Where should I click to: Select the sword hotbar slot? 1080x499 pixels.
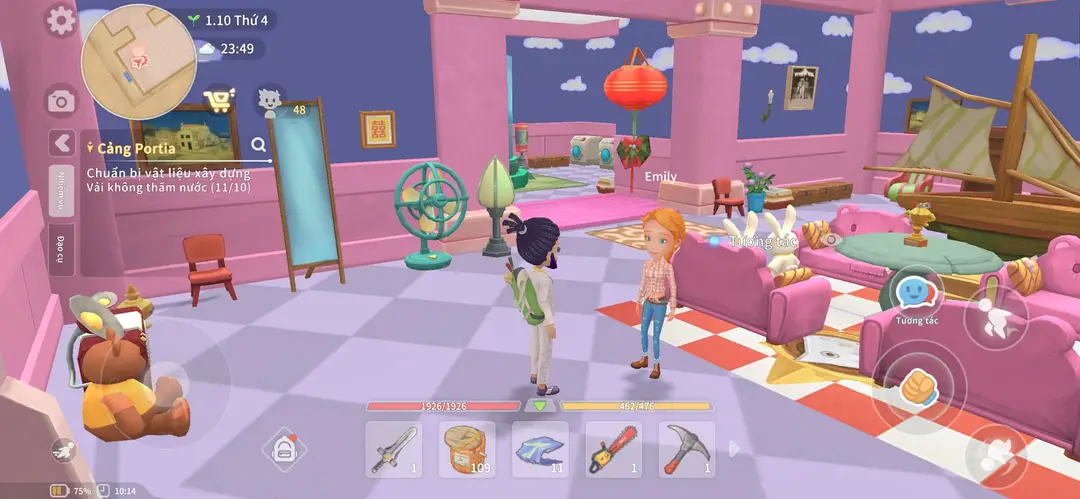click(x=392, y=449)
